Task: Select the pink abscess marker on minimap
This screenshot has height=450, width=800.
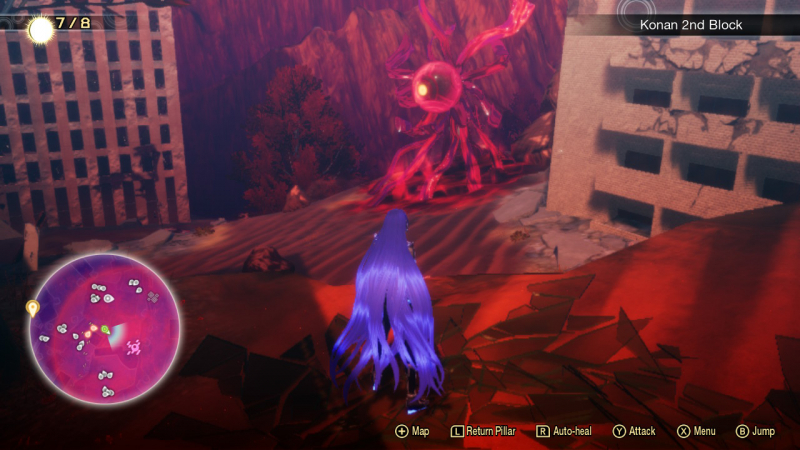Action: click(133, 346)
